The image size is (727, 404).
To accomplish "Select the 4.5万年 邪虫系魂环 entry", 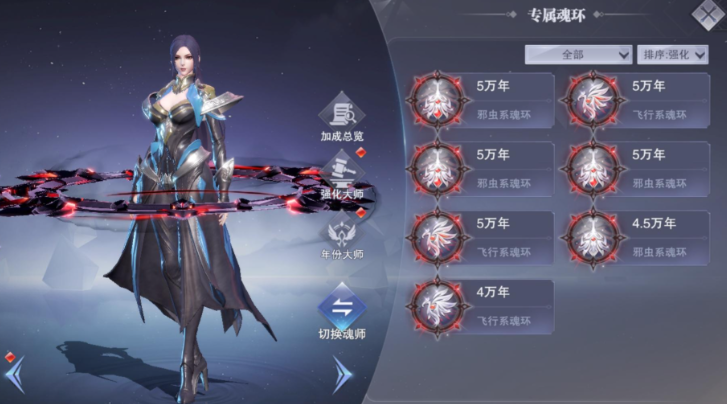I will pos(638,238).
